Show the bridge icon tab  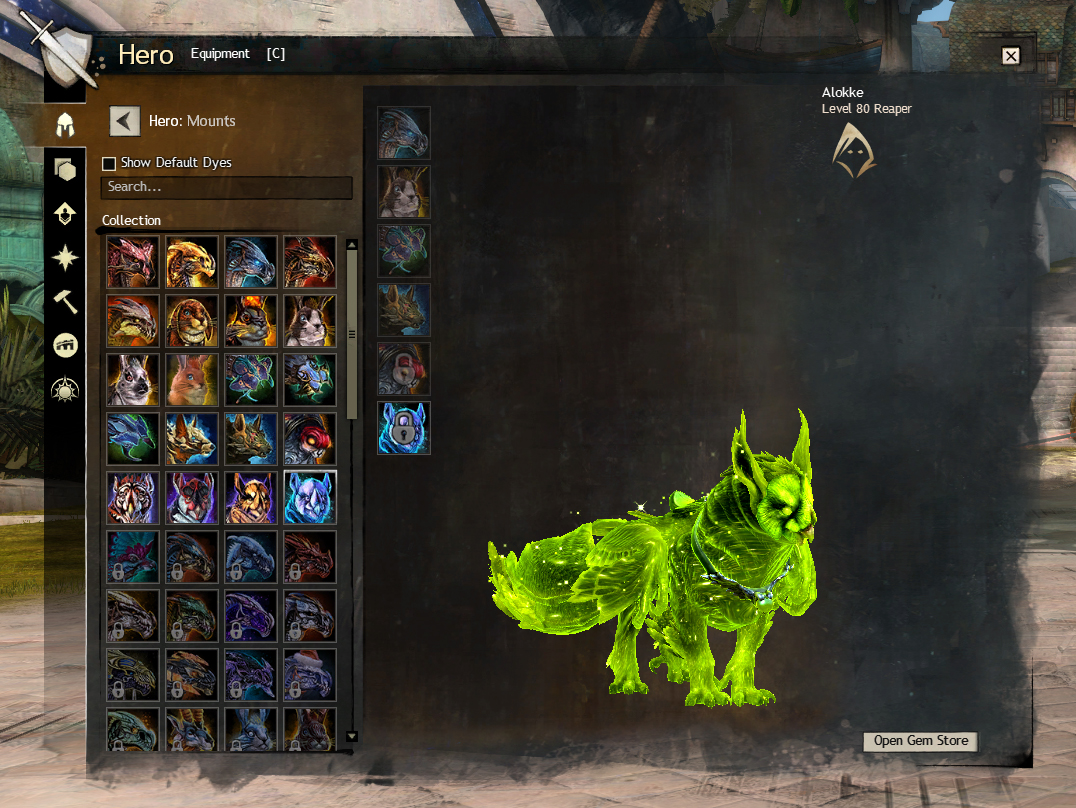pos(65,345)
